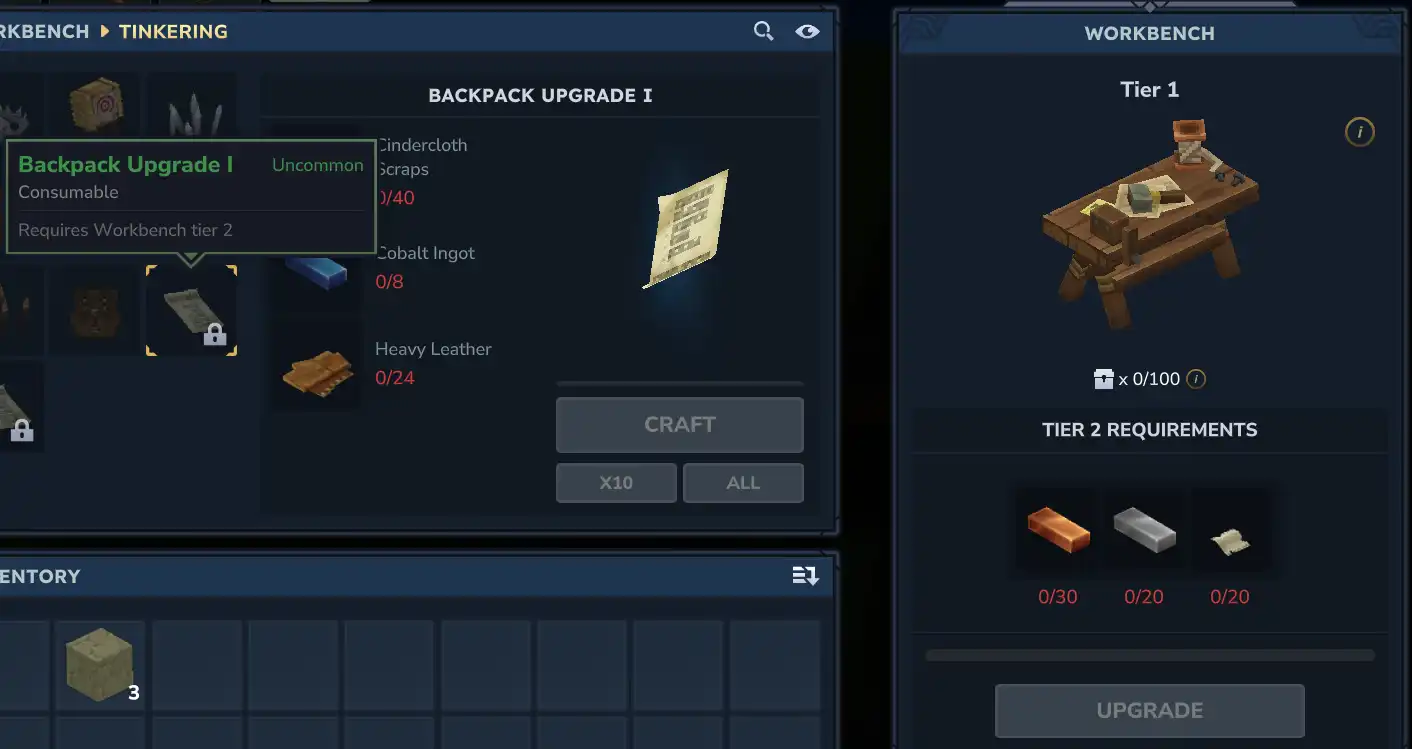
Task: Click the copper bar Tier 2 requirement
Action: 1057,531
